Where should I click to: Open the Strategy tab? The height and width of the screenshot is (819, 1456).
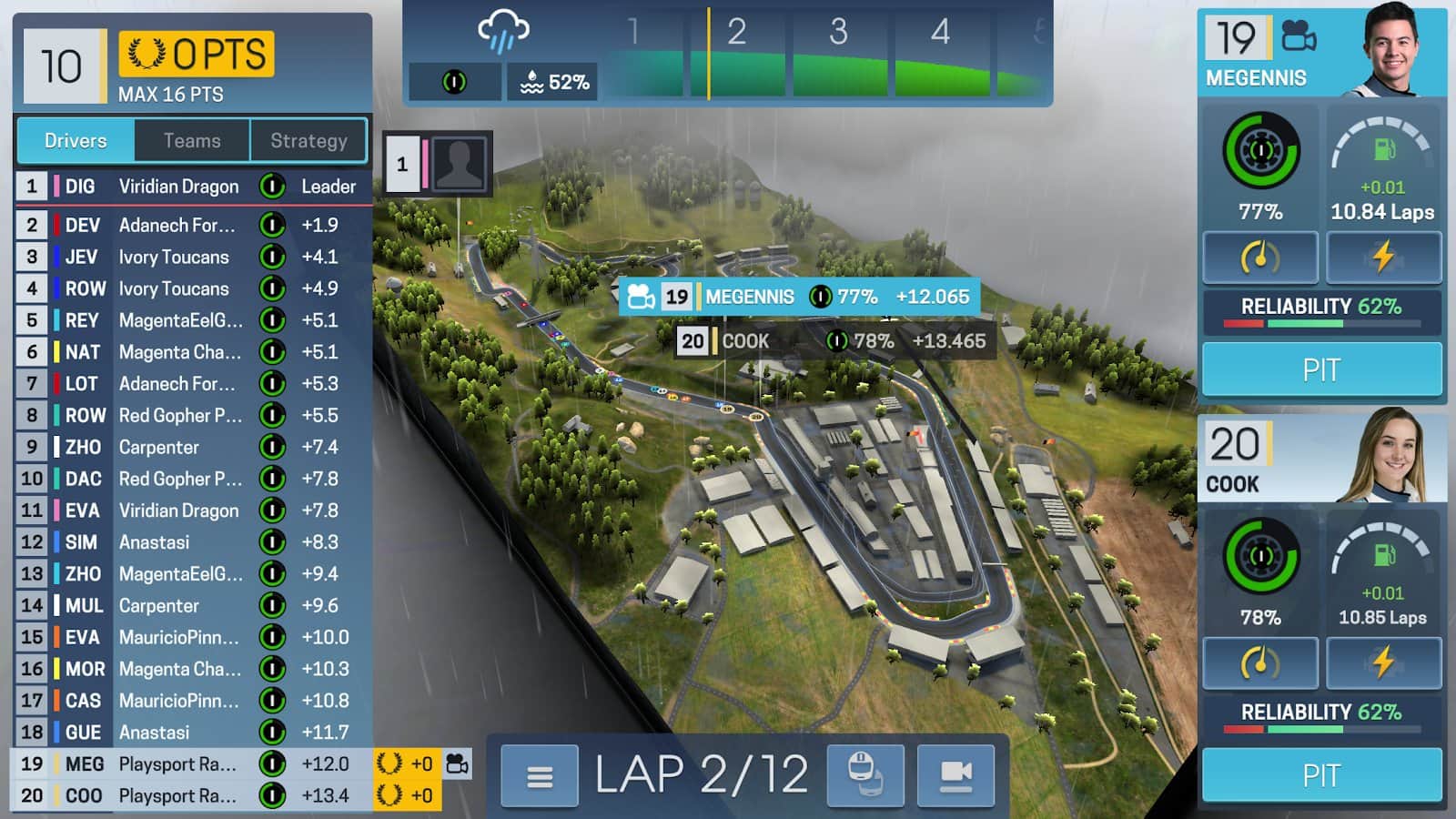click(x=308, y=141)
